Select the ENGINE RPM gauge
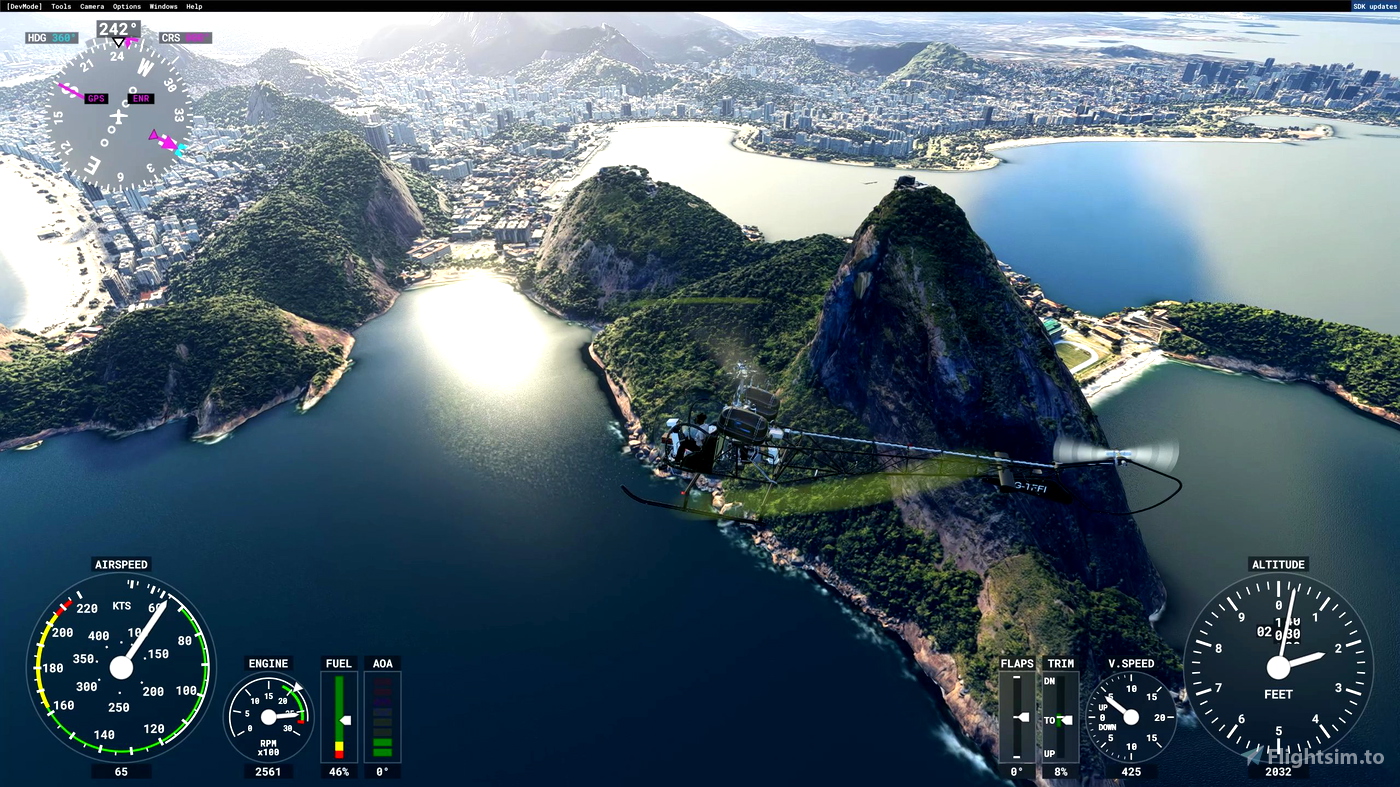Viewport: 1400px width, 787px height. coord(268,715)
